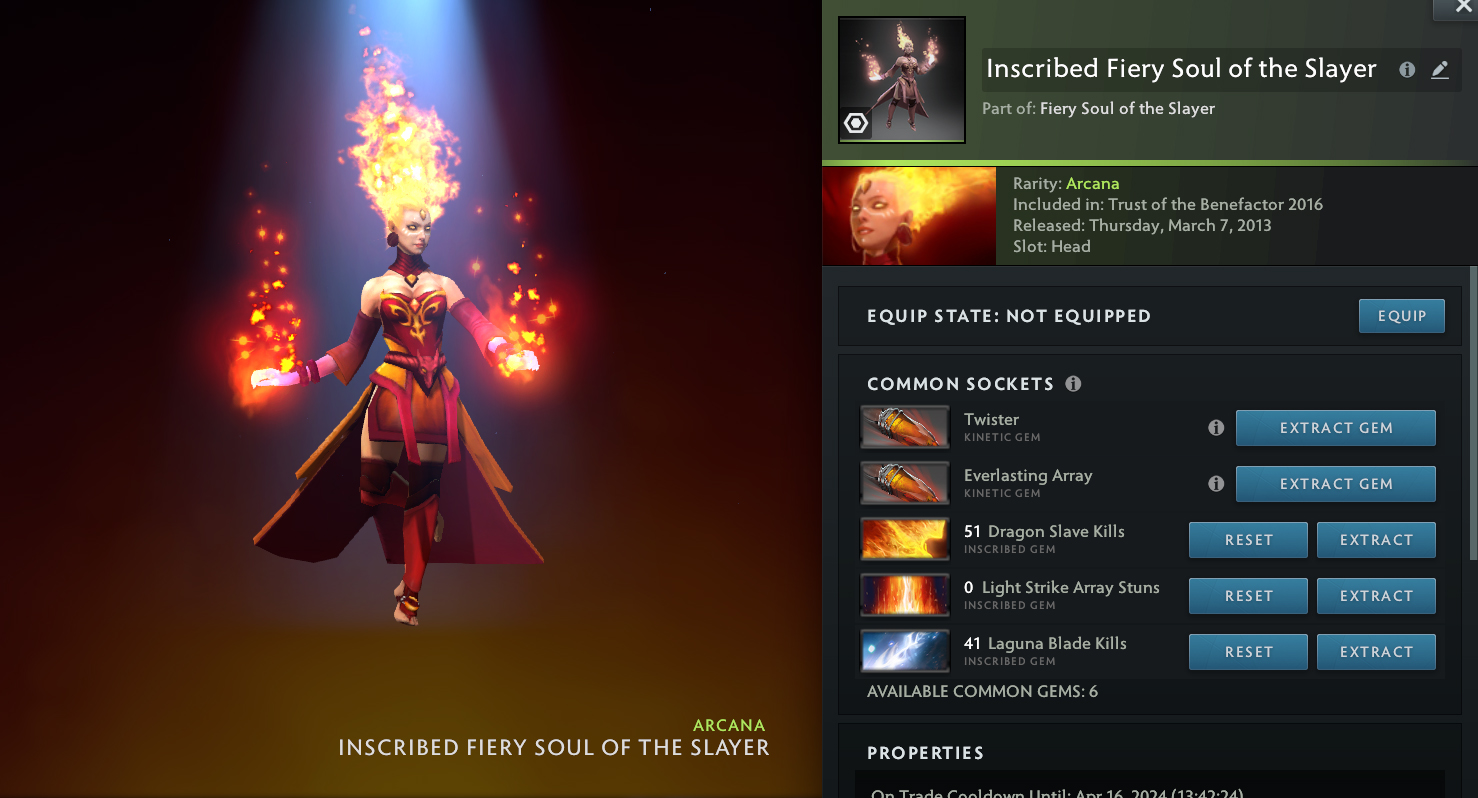Extract the Laguna Blade Kills gem
This screenshot has width=1478, height=798.
coord(1376,652)
